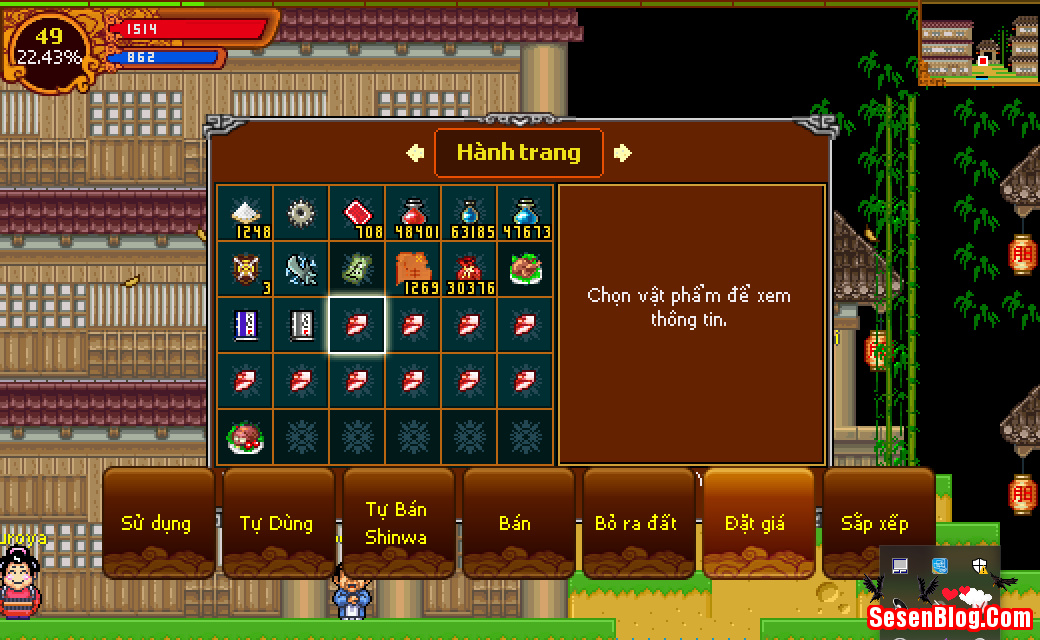1040x640 pixels.
Task: Choose the gray book item
Action: point(301,326)
